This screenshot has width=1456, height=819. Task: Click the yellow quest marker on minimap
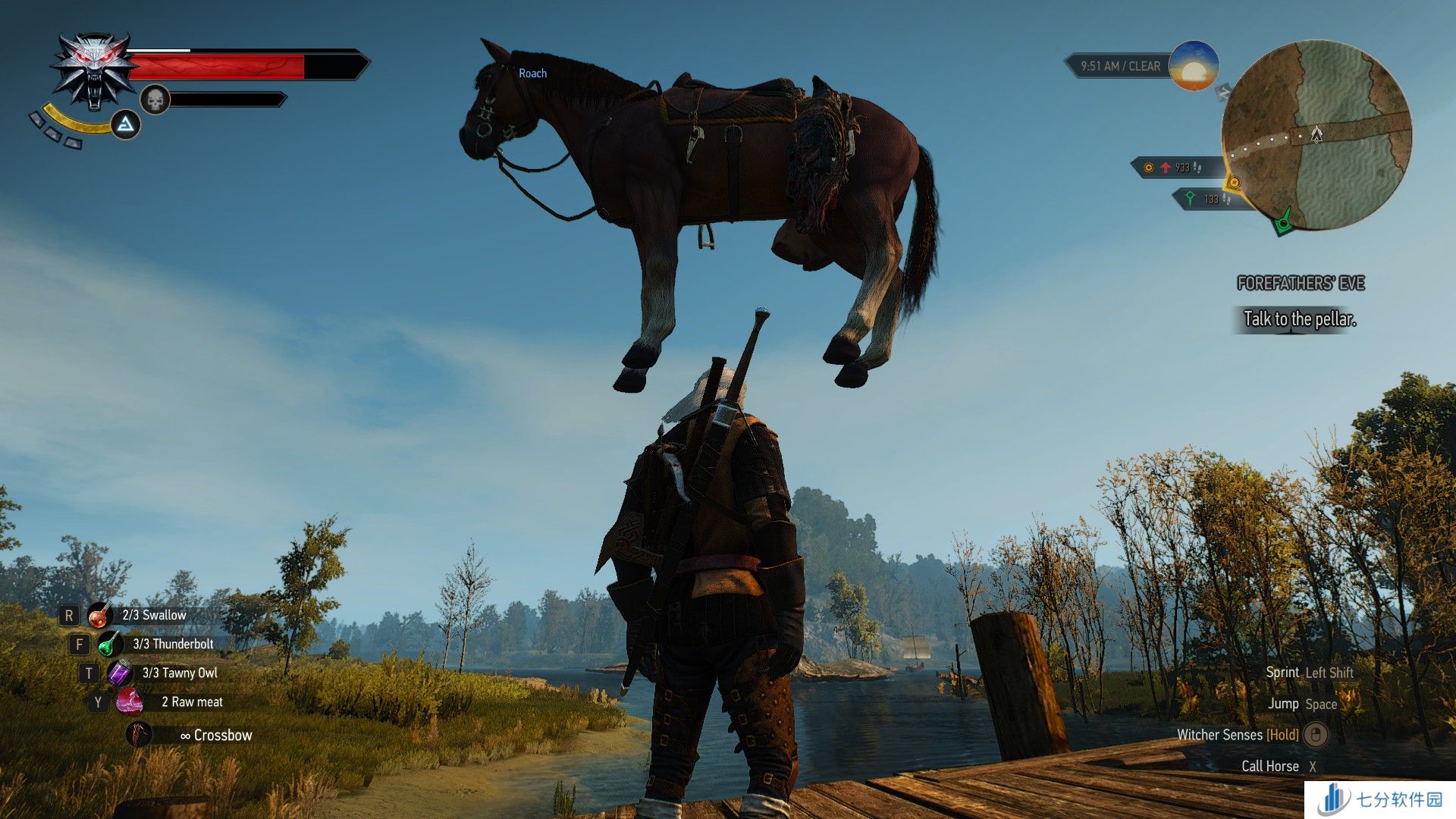coord(1234,183)
